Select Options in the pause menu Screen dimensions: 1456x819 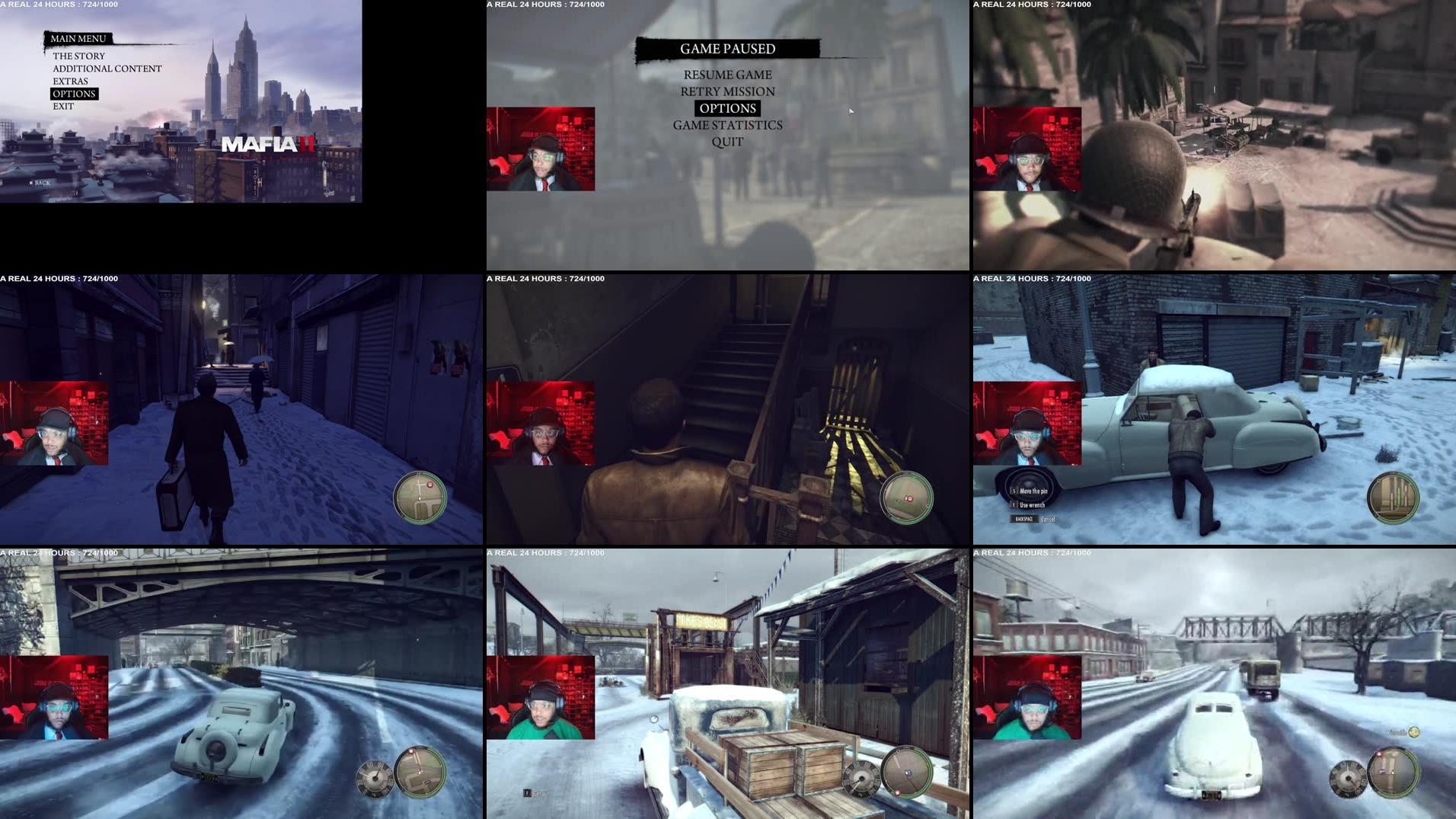726,108
